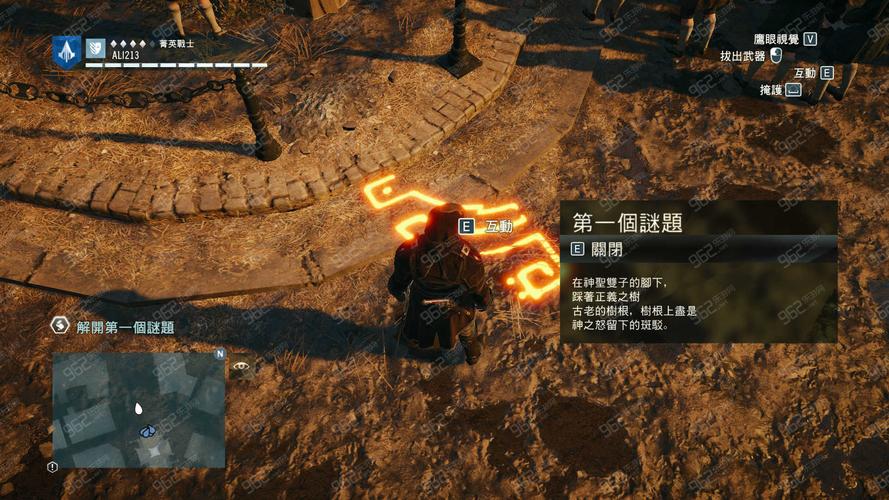Click the shield rank icon beside the emblem
This screenshot has height=500, width=889.
pos(96,47)
